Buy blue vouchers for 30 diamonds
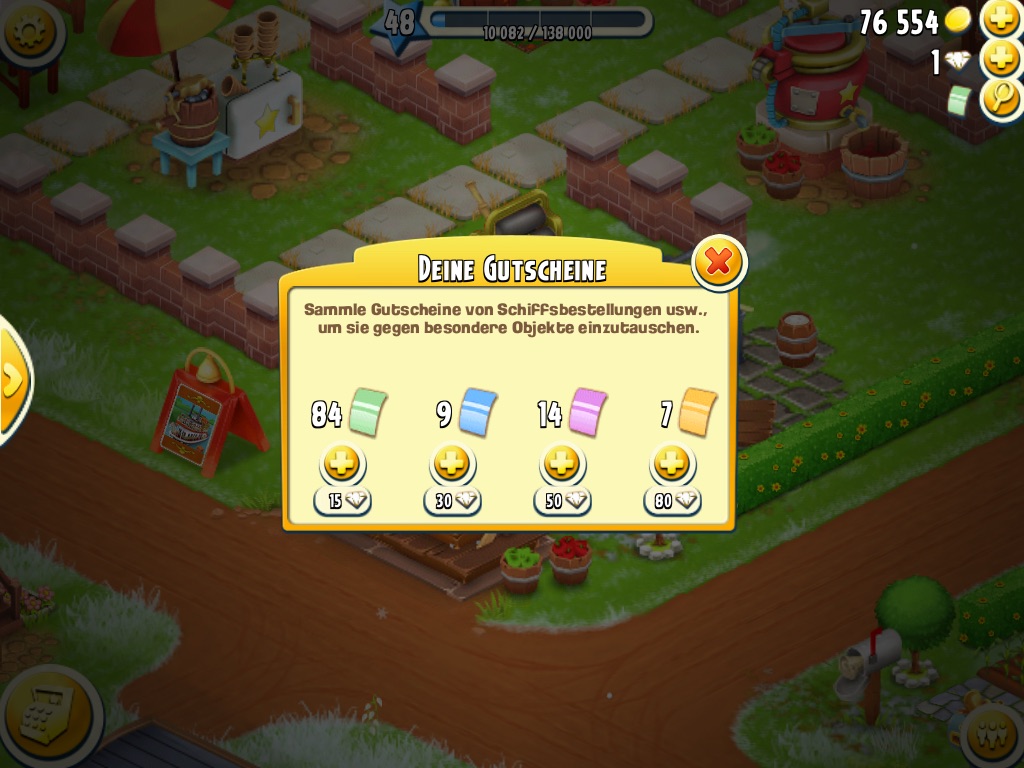The image size is (1024, 768). pyautogui.click(x=452, y=465)
